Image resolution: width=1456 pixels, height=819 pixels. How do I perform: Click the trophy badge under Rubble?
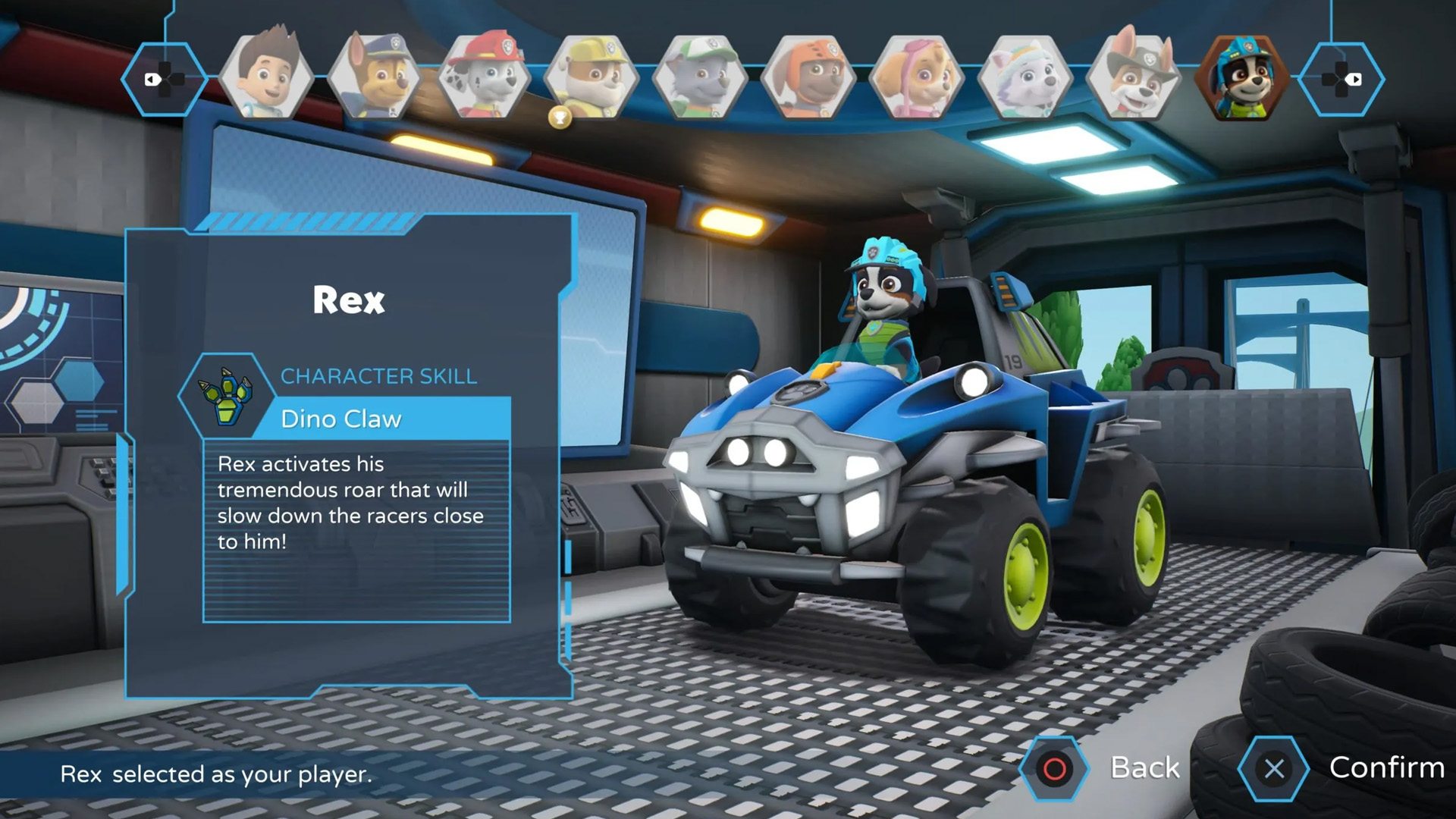(559, 115)
